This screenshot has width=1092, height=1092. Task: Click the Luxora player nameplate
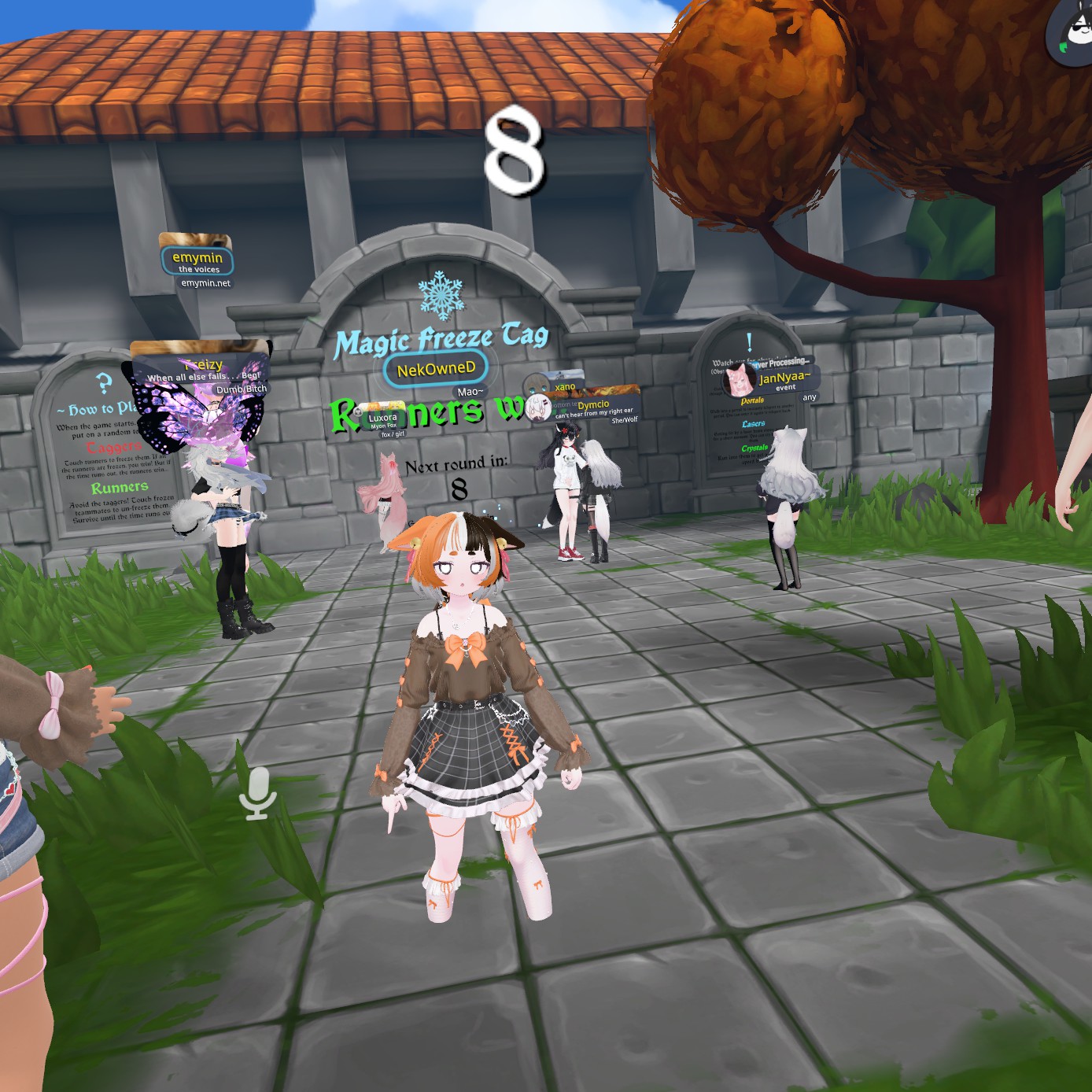[x=382, y=418]
